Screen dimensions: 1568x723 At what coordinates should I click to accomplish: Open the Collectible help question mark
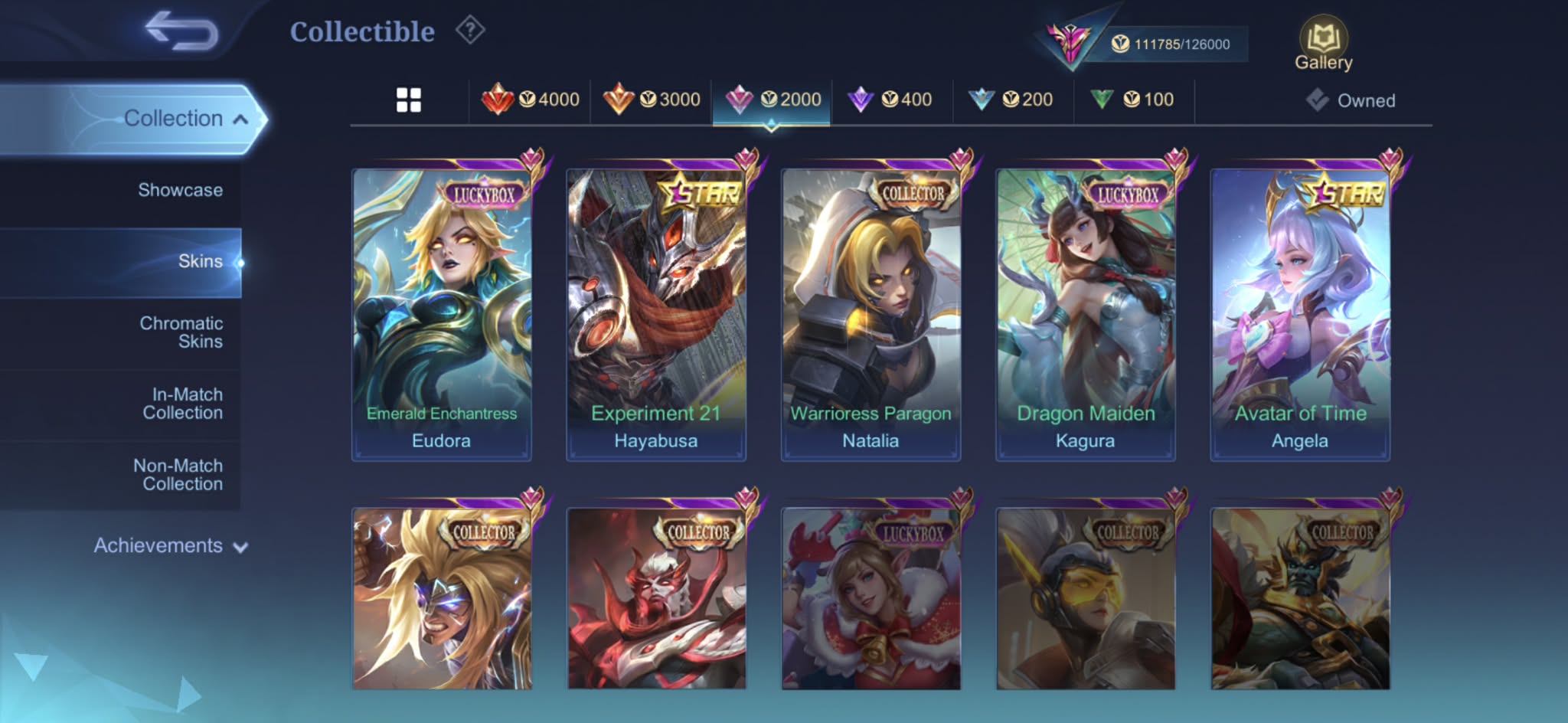click(x=470, y=31)
